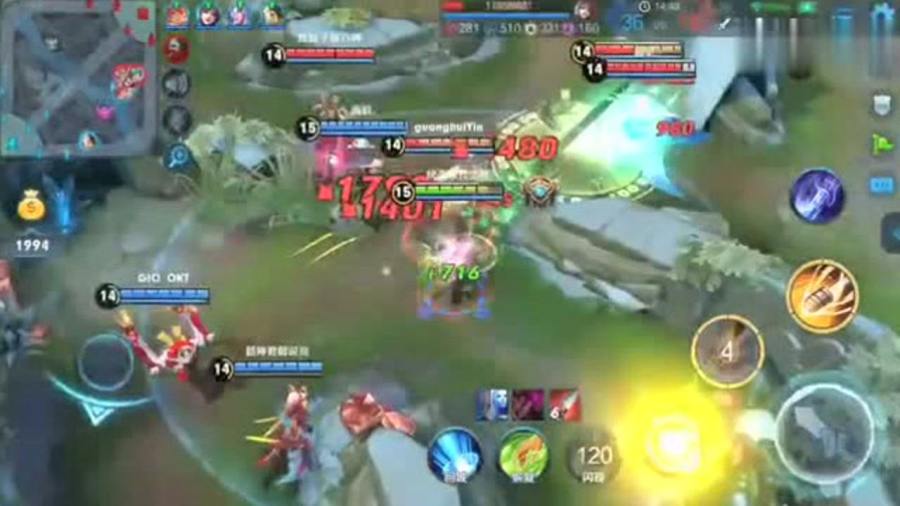Use the blue recall spell
The width and height of the screenshot is (900, 506).
click(x=455, y=455)
